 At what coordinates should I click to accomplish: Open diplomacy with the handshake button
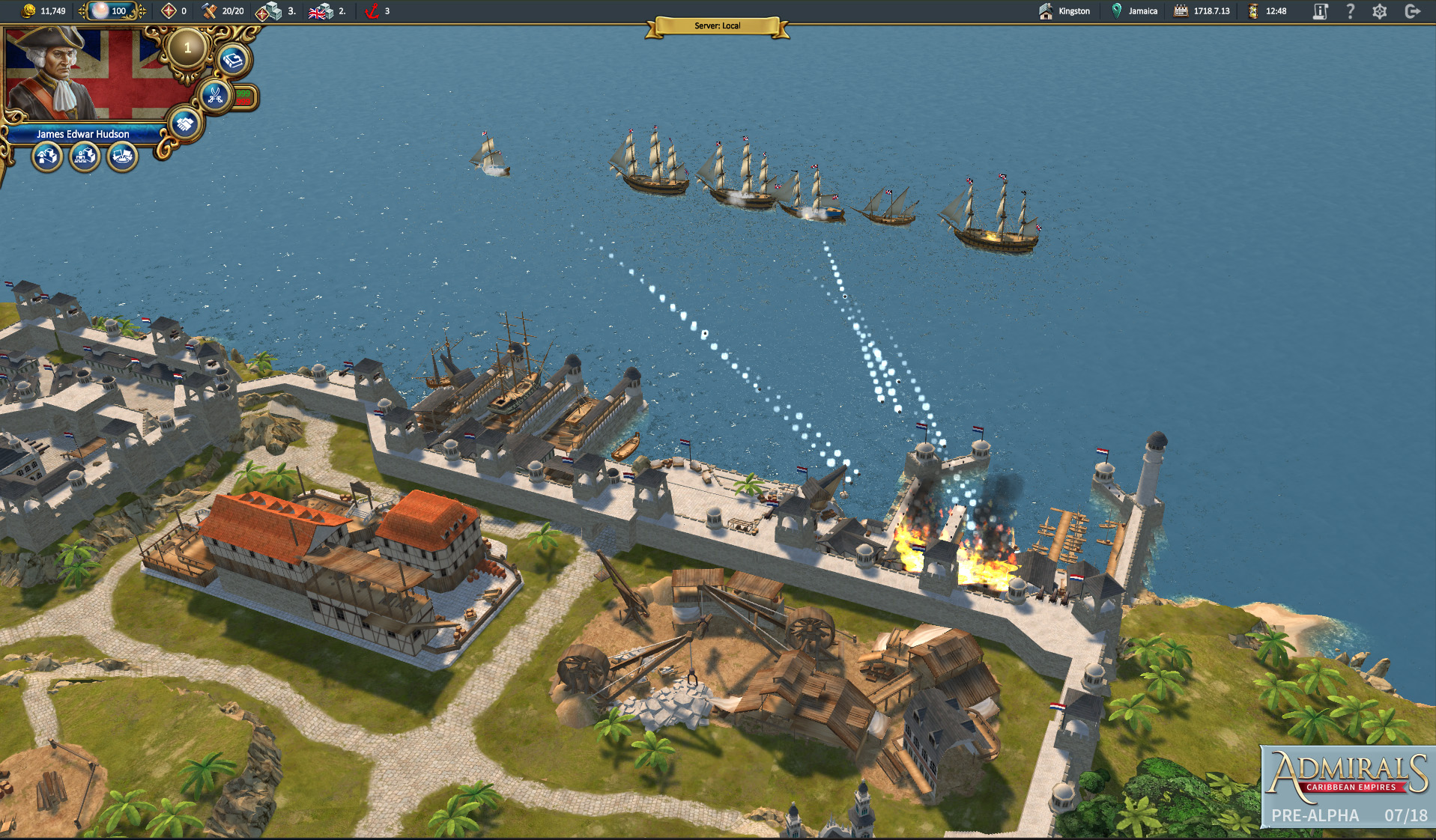(184, 124)
